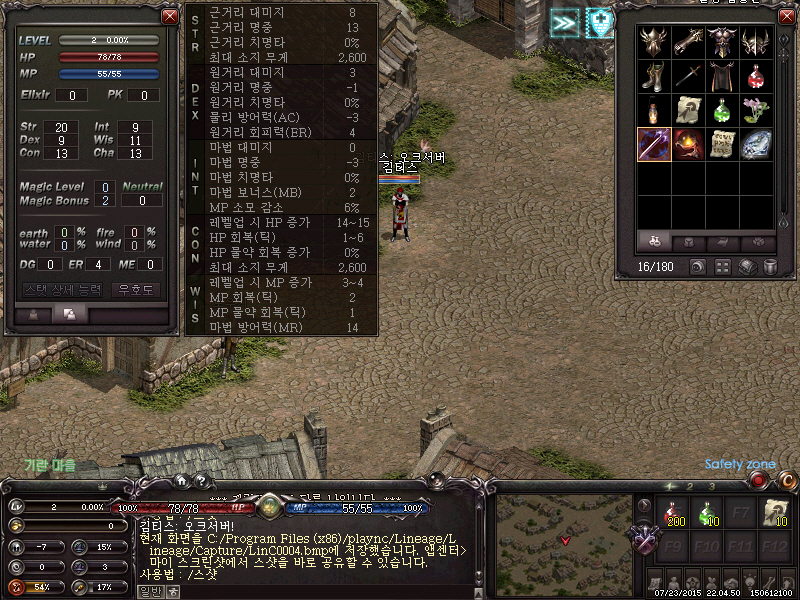Select the sword inventory slot
Viewport: 800px width, 600px height.
click(x=688, y=76)
